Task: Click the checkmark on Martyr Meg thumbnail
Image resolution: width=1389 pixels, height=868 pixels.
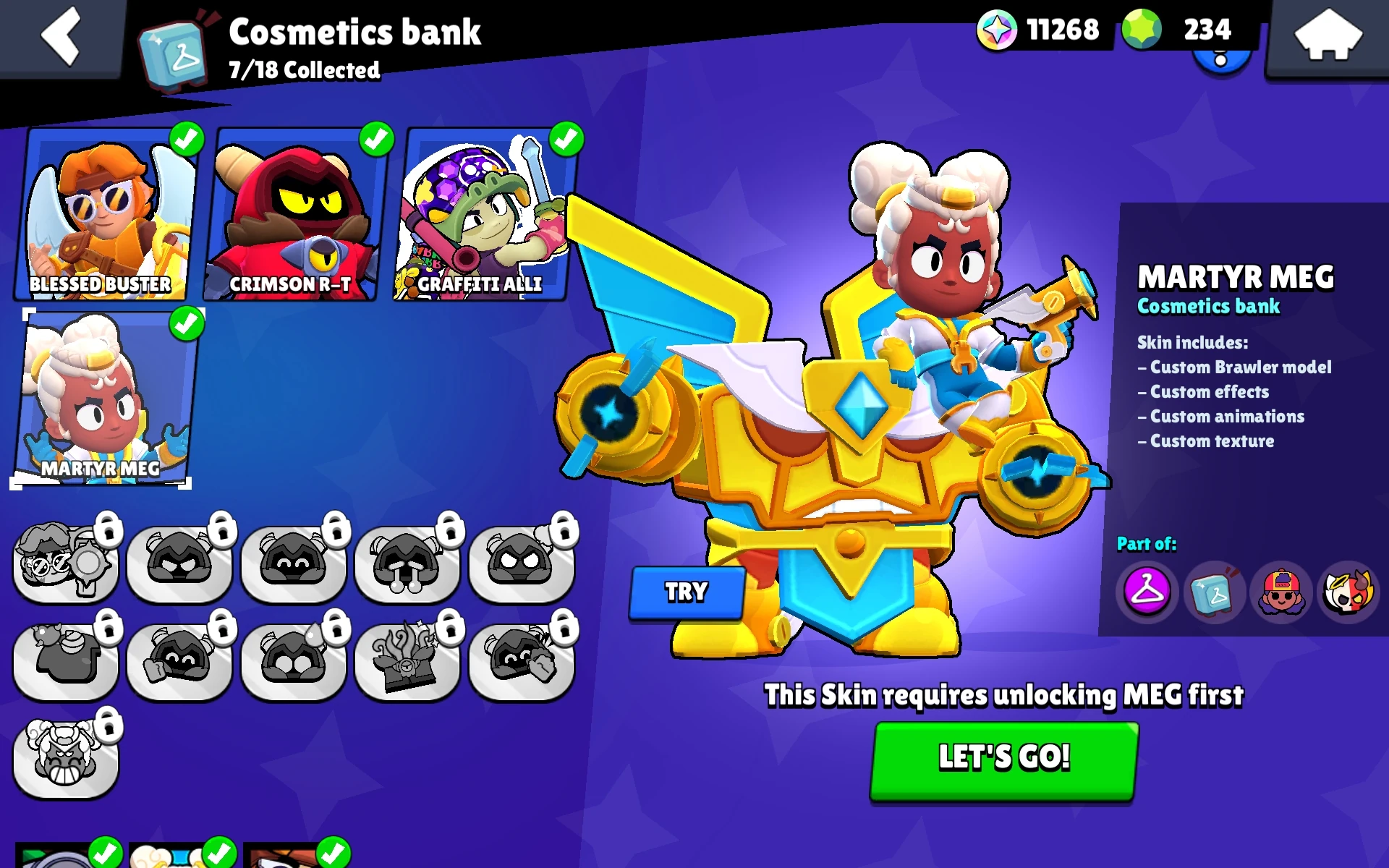Action: 187,323
